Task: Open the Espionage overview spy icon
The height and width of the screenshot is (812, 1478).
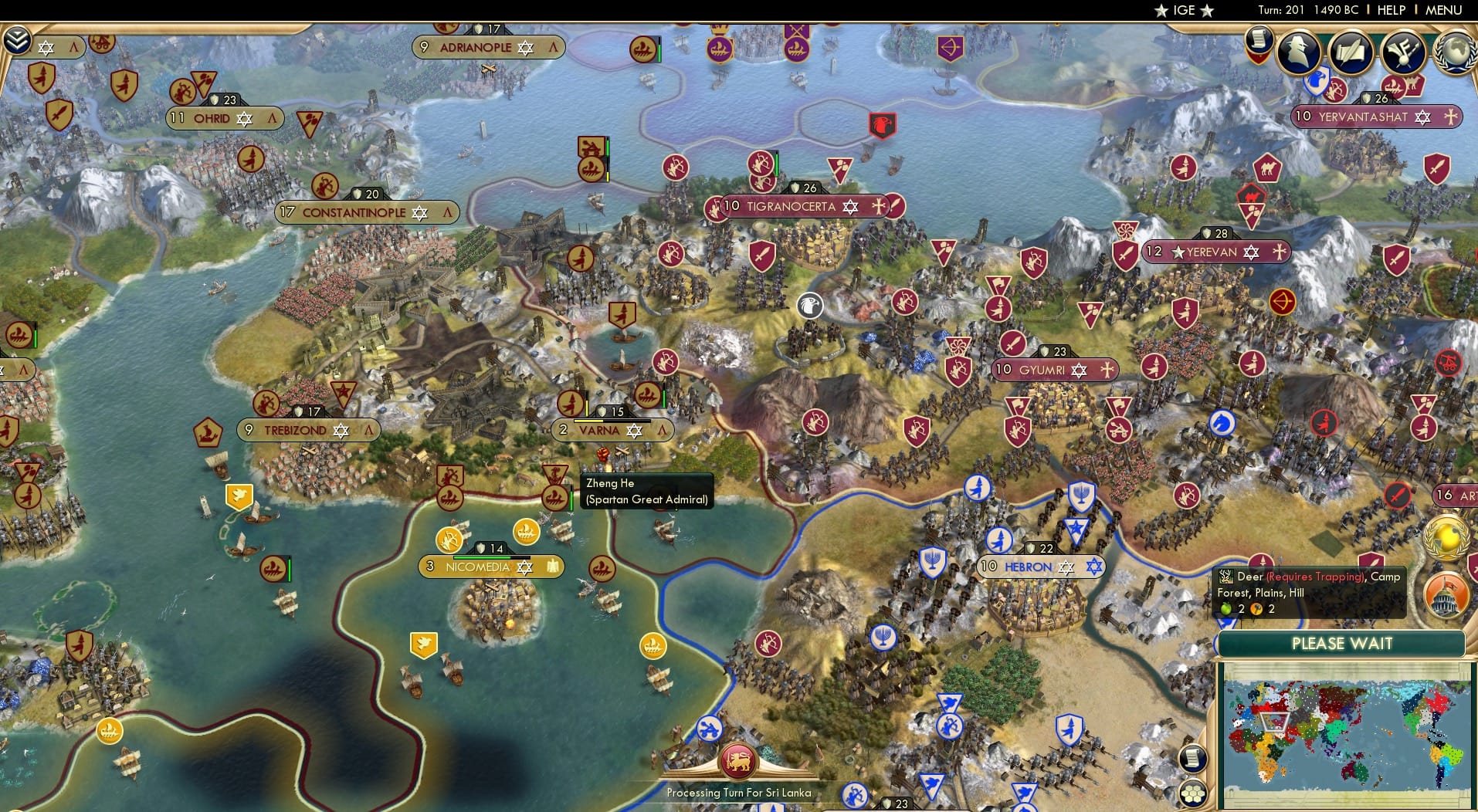Action: click(x=1298, y=52)
